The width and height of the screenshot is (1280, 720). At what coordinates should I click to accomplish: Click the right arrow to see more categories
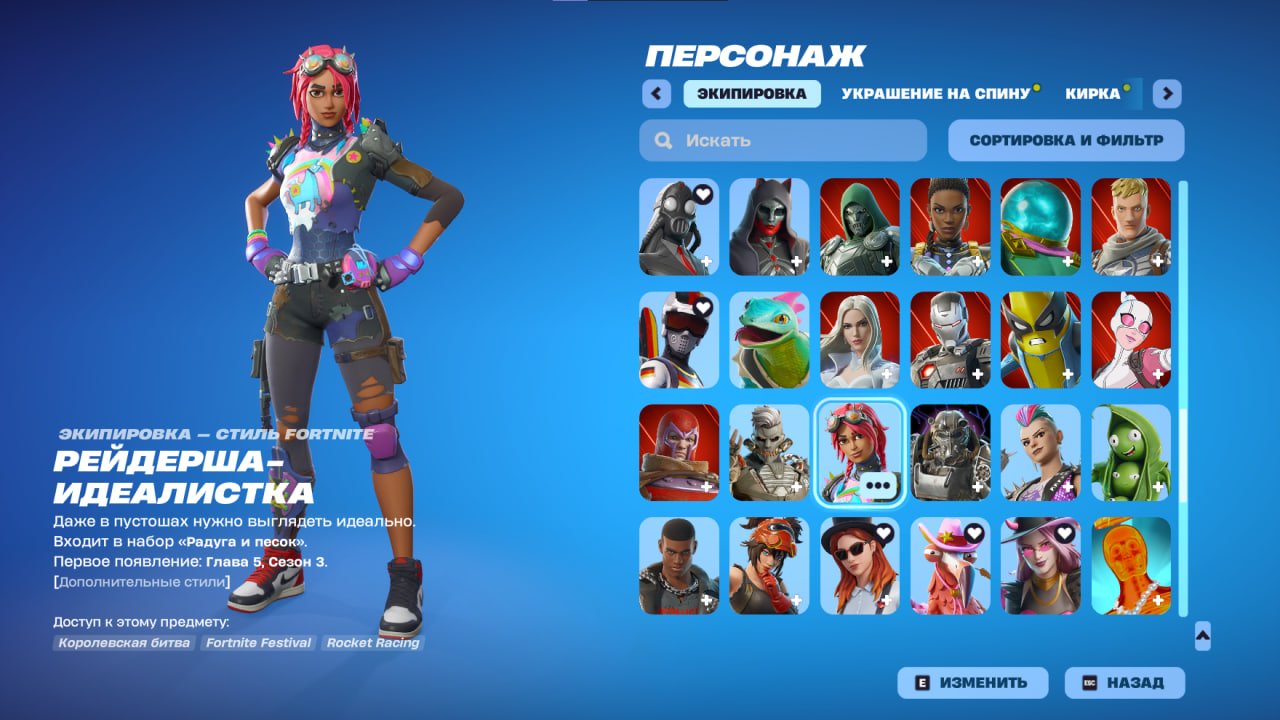click(1166, 93)
